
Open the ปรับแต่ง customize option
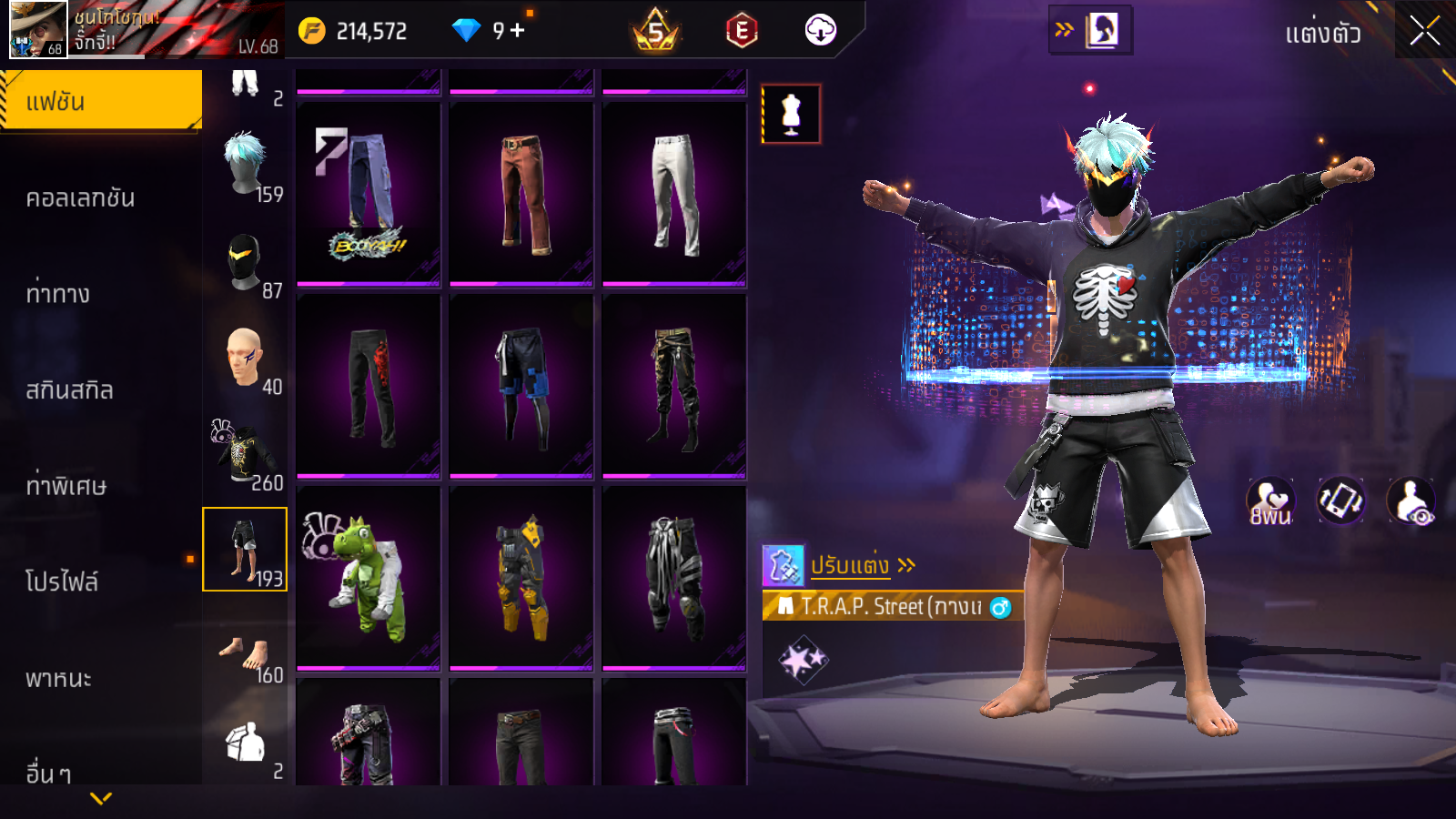[x=850, y=565]
